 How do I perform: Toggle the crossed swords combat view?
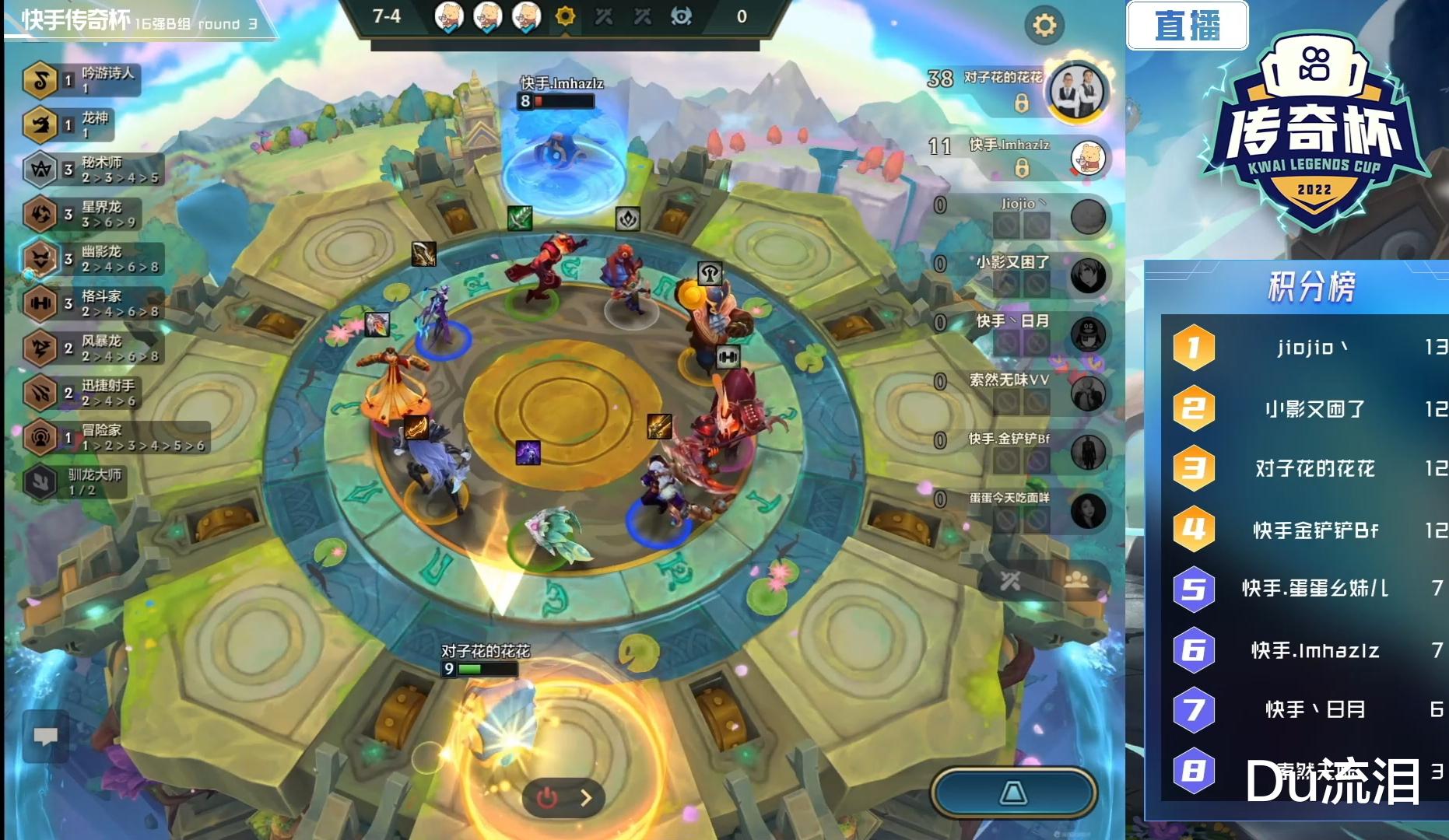[1010, 580]
